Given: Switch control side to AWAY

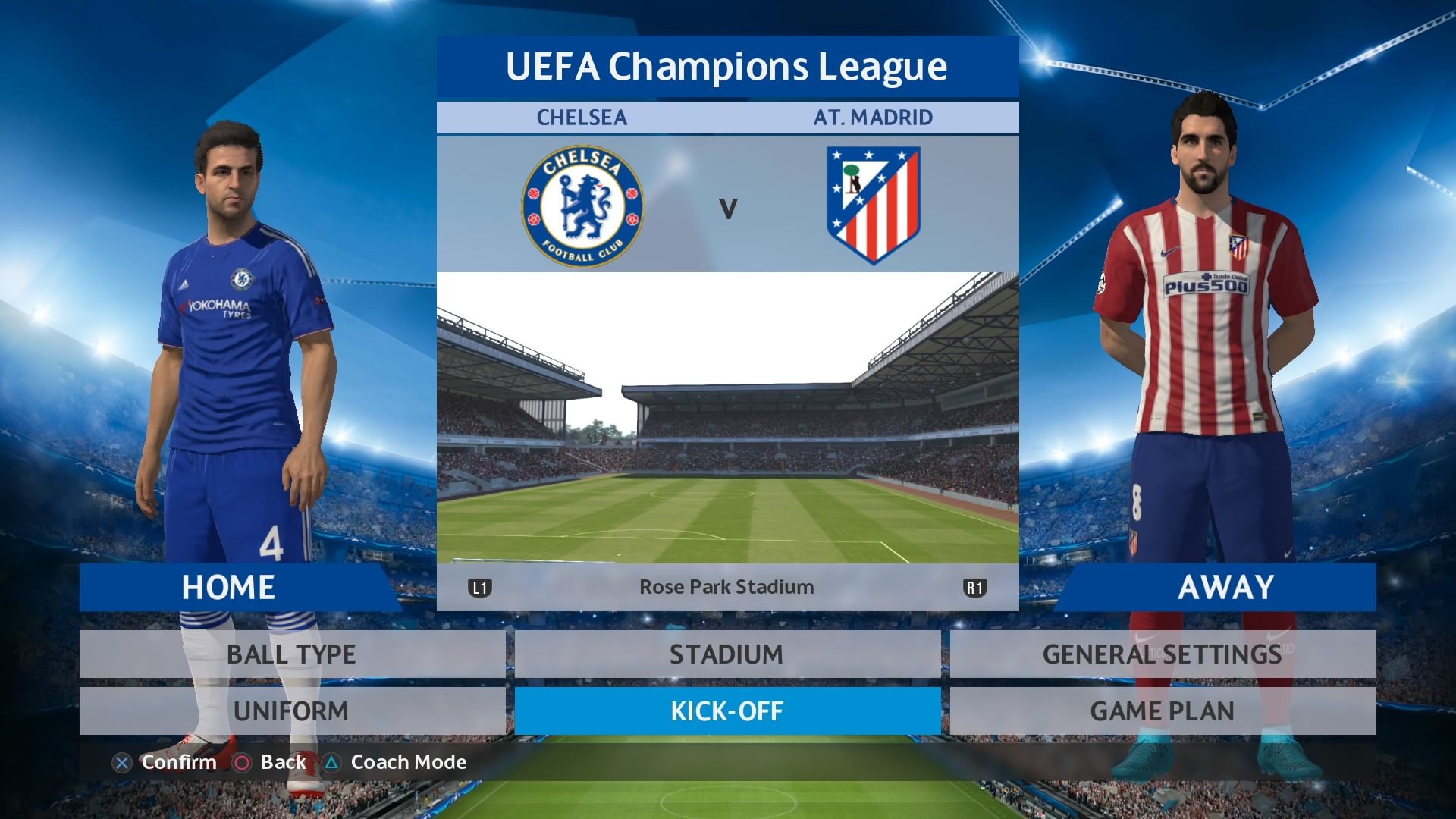Looking at the screenshot, I should [x=1227, y=586].
